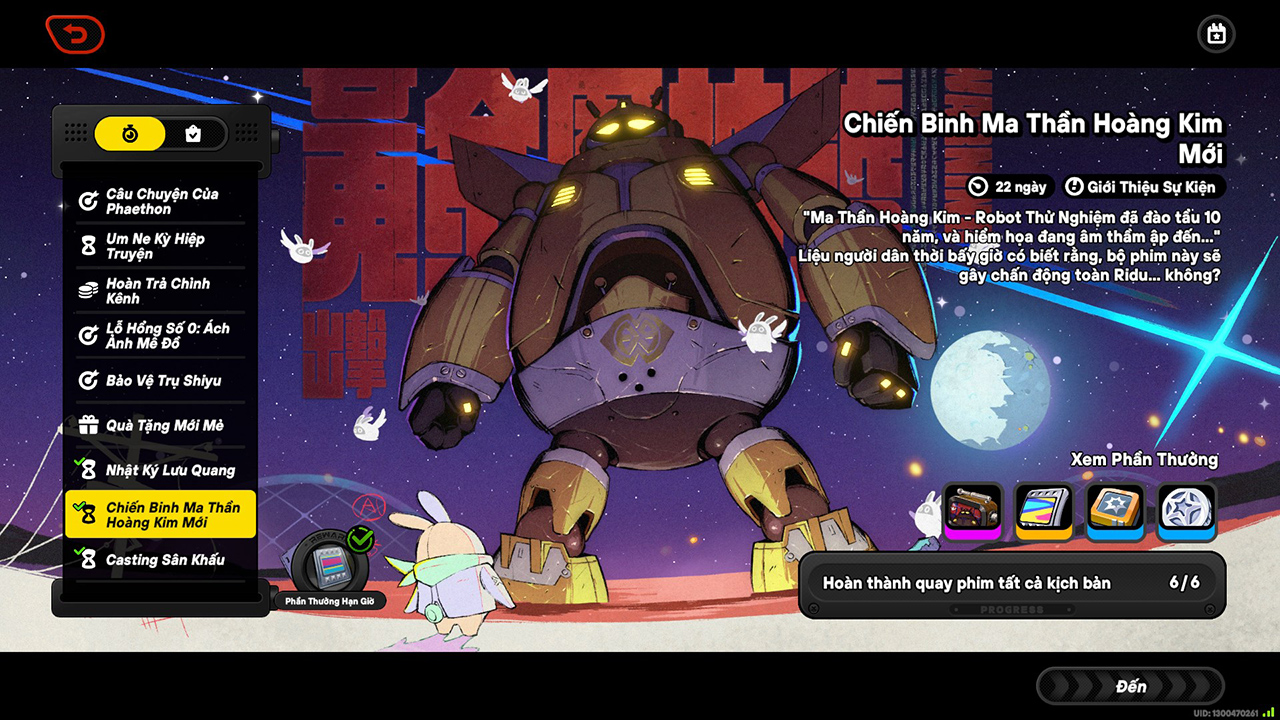1280x720 pixels.
Task: View the silver star coin reward
Action: pyautogui.click(x=1187, y=510)
